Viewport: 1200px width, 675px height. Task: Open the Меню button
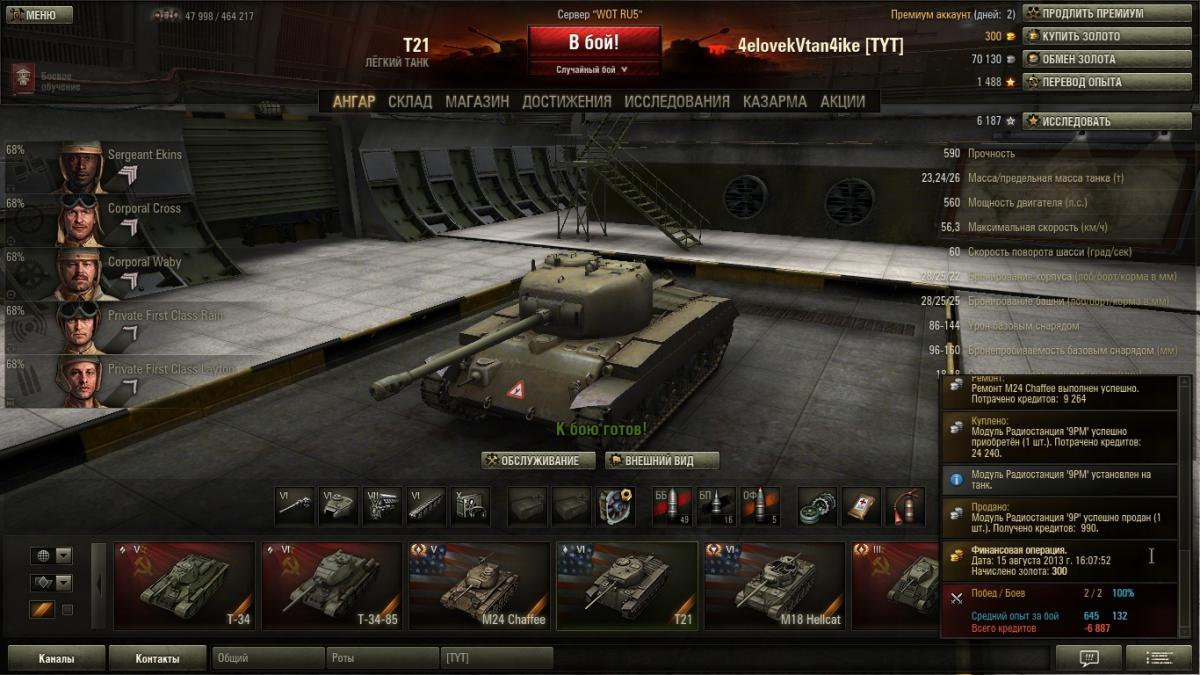[39, 15]
